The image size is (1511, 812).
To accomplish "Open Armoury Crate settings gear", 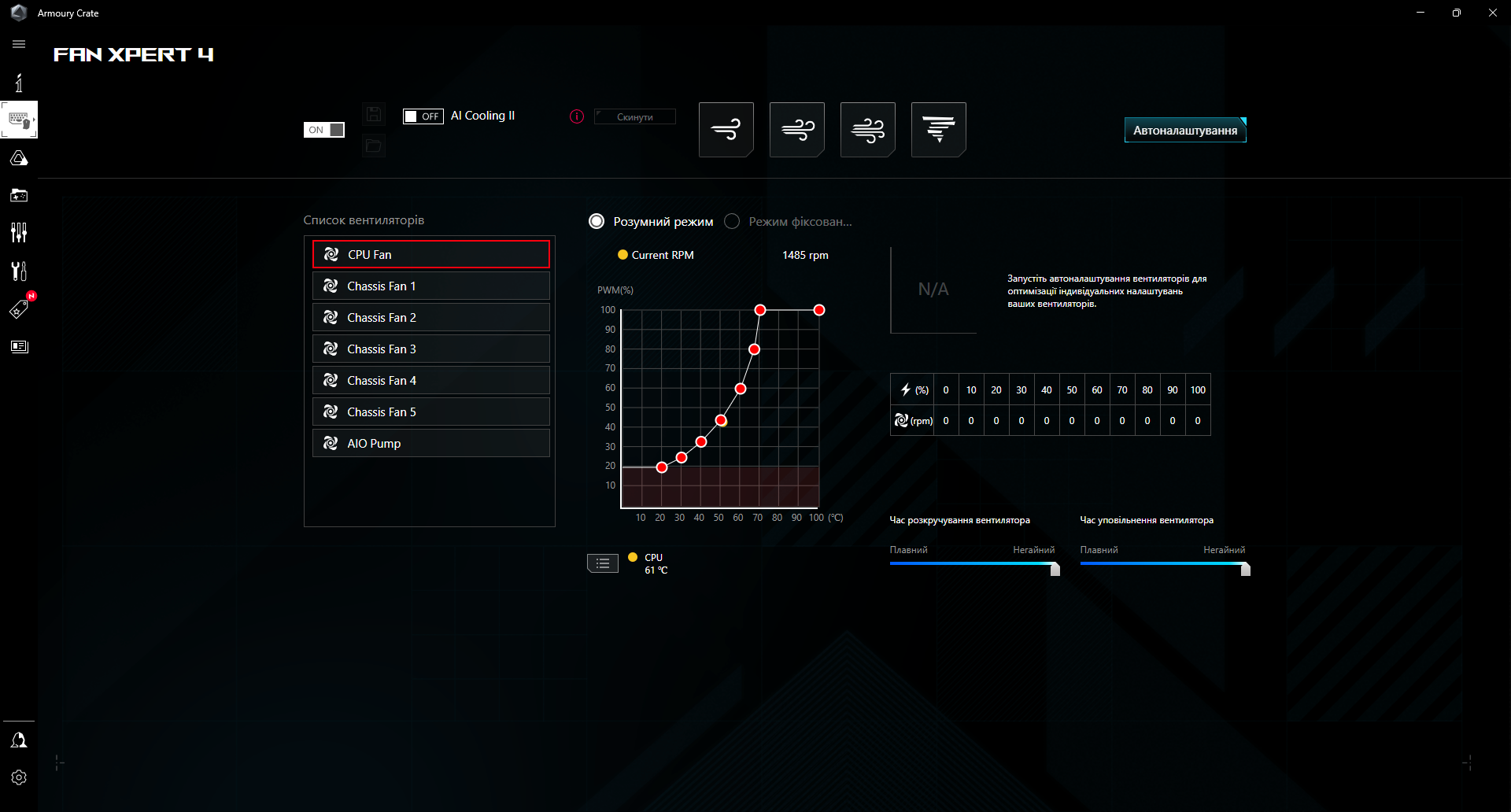I will coord(19,777).
